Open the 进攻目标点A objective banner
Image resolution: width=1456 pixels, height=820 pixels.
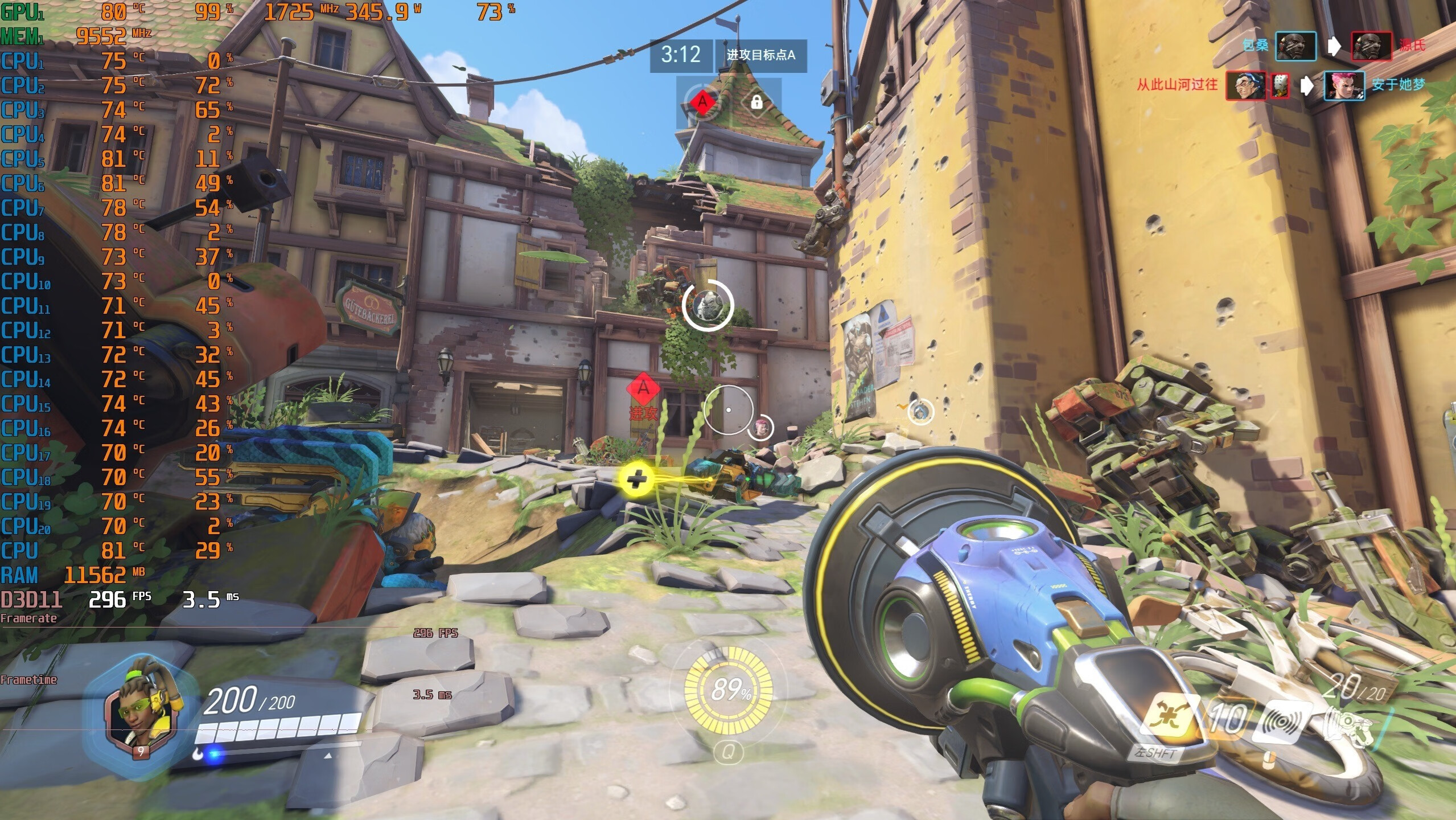(760, 55)
